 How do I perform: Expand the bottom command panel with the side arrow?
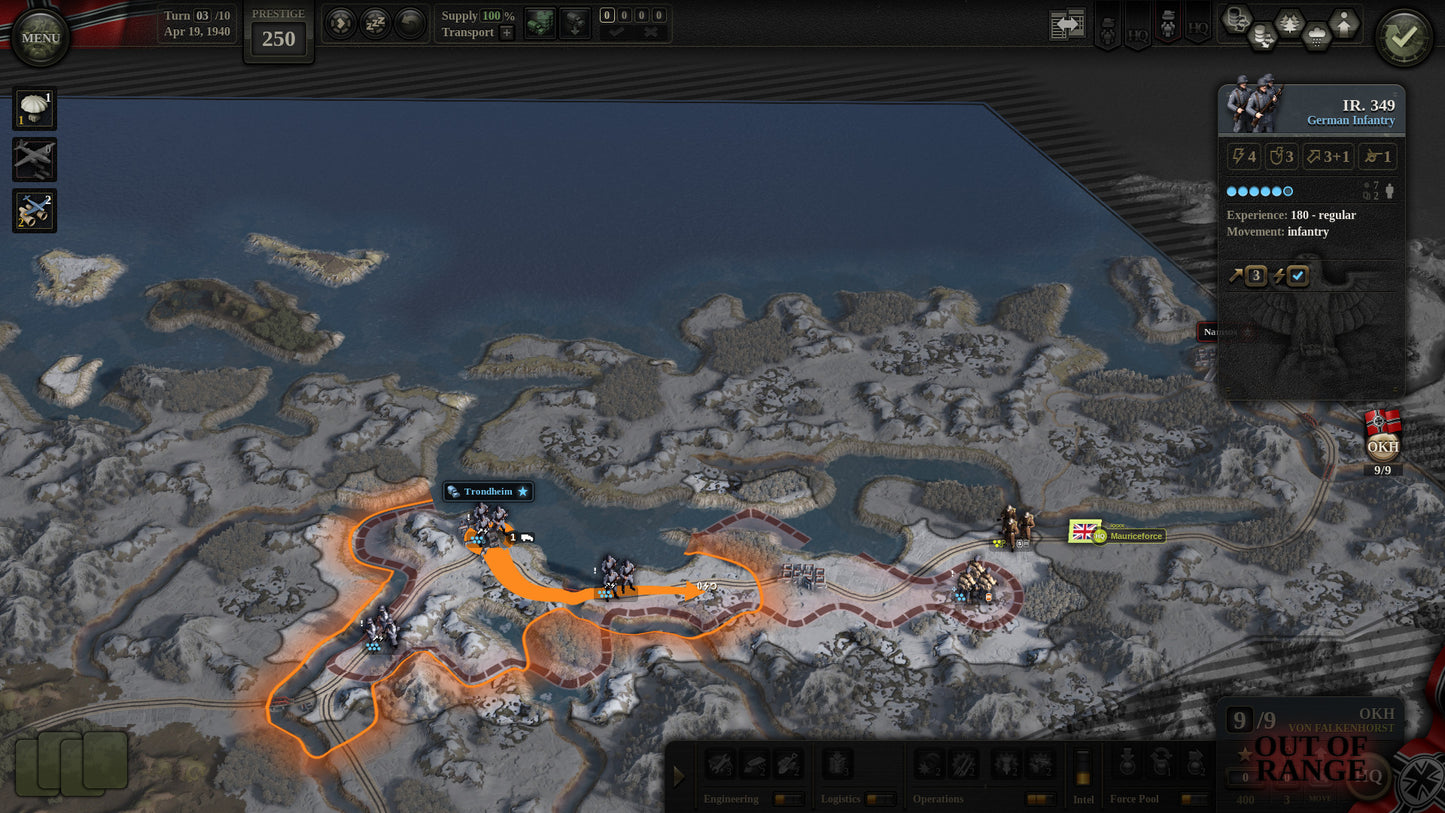point(679,775)
